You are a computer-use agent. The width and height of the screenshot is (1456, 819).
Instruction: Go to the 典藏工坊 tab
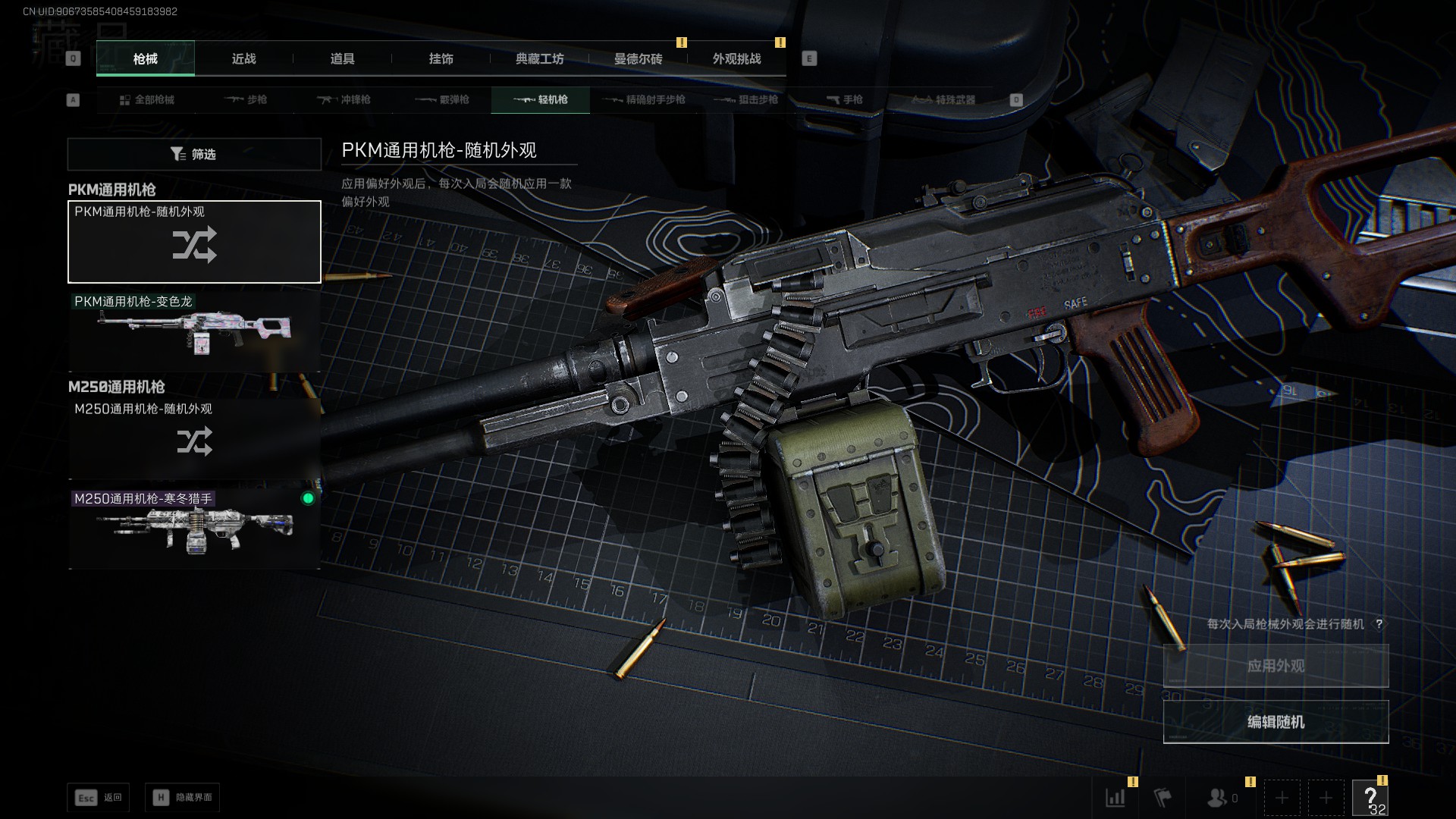(x=539, y=59)
